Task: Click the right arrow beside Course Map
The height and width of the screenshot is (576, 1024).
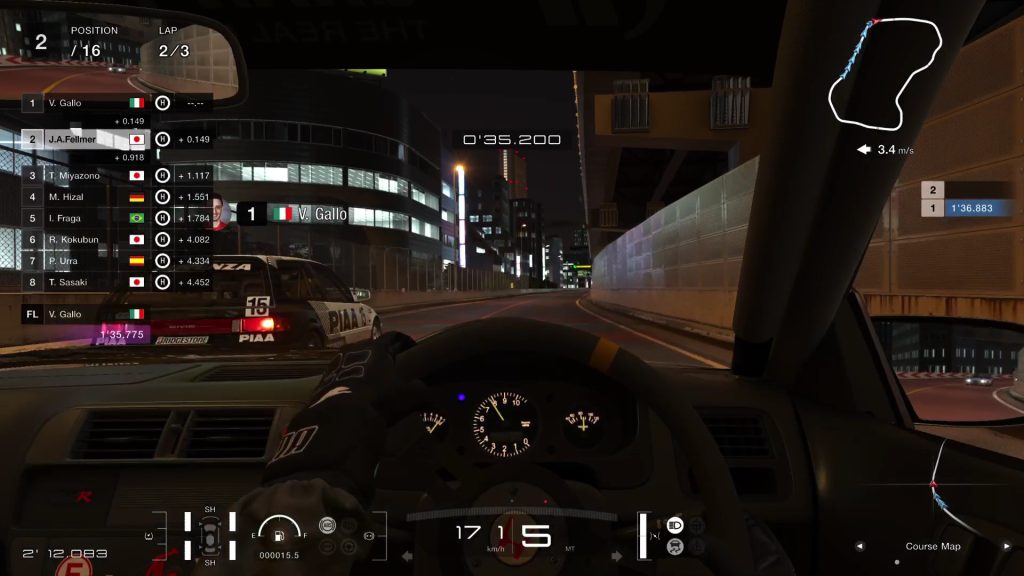Action: click(x=1004, y=547)
